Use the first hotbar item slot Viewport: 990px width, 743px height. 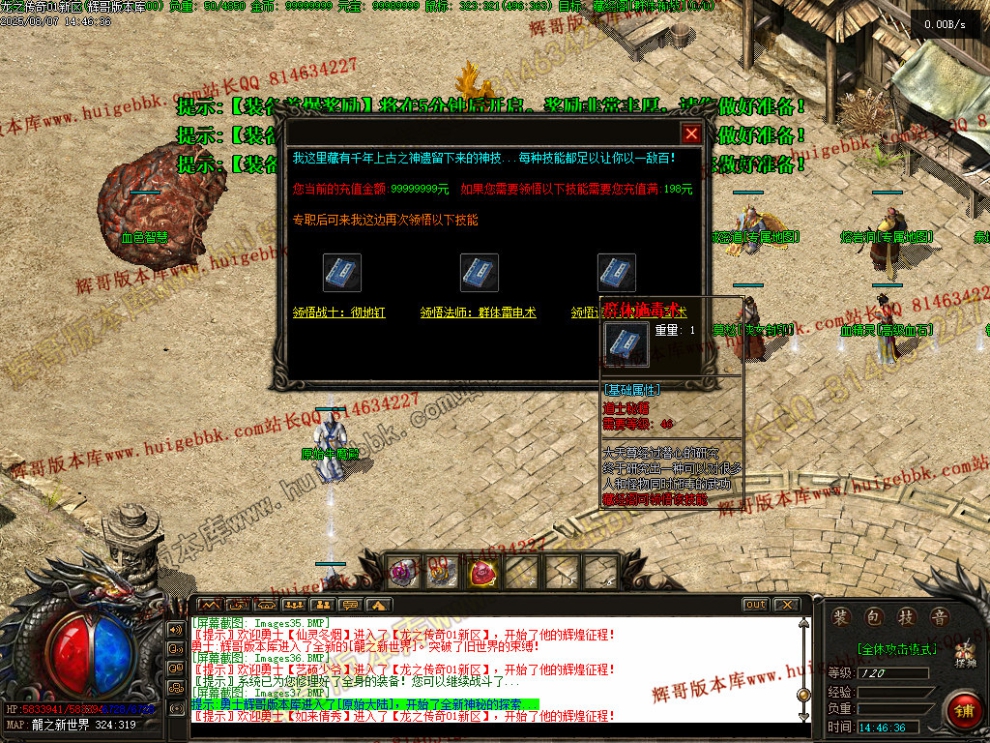pos(402,571)
